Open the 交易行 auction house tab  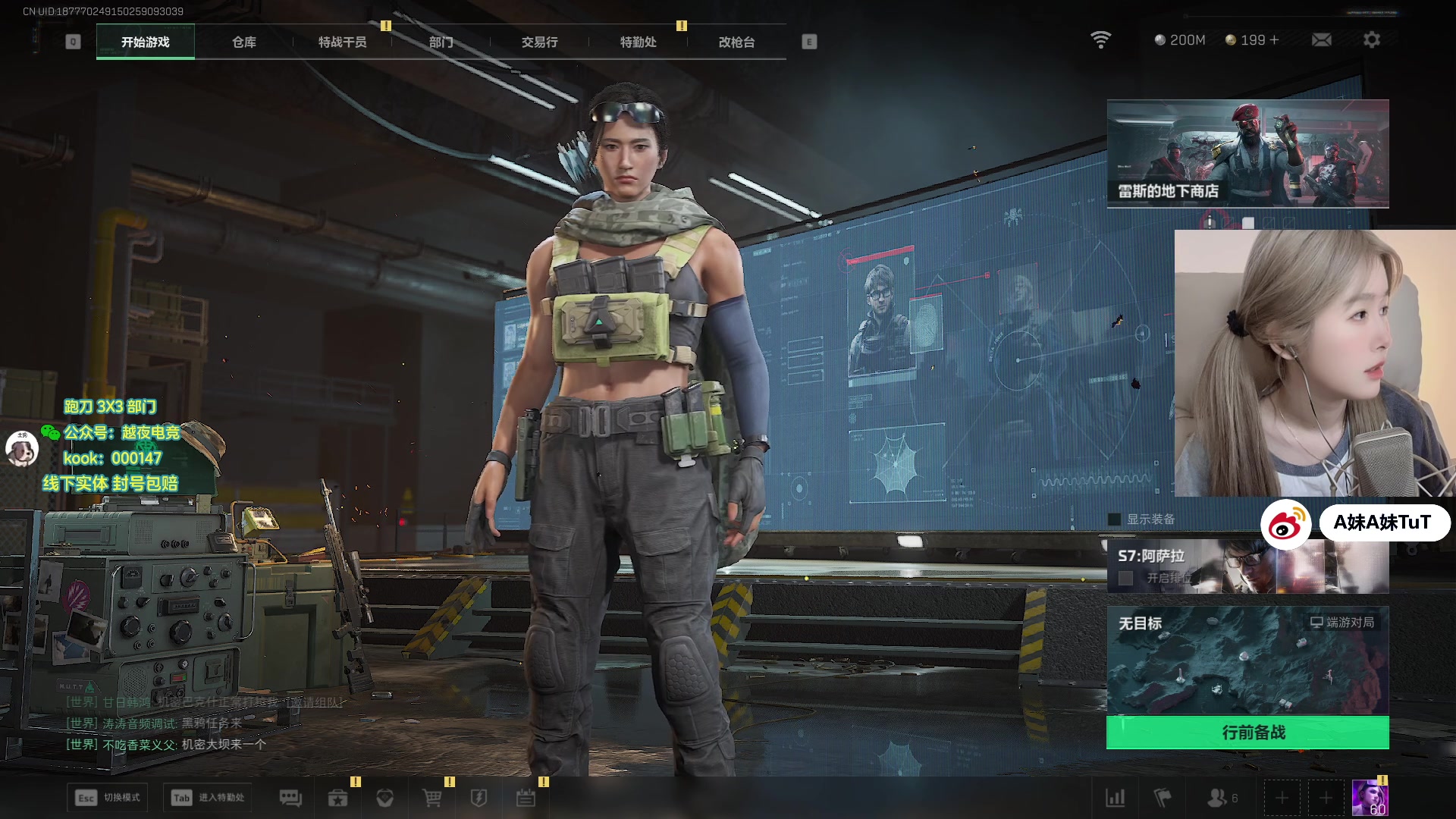point(539,42)
